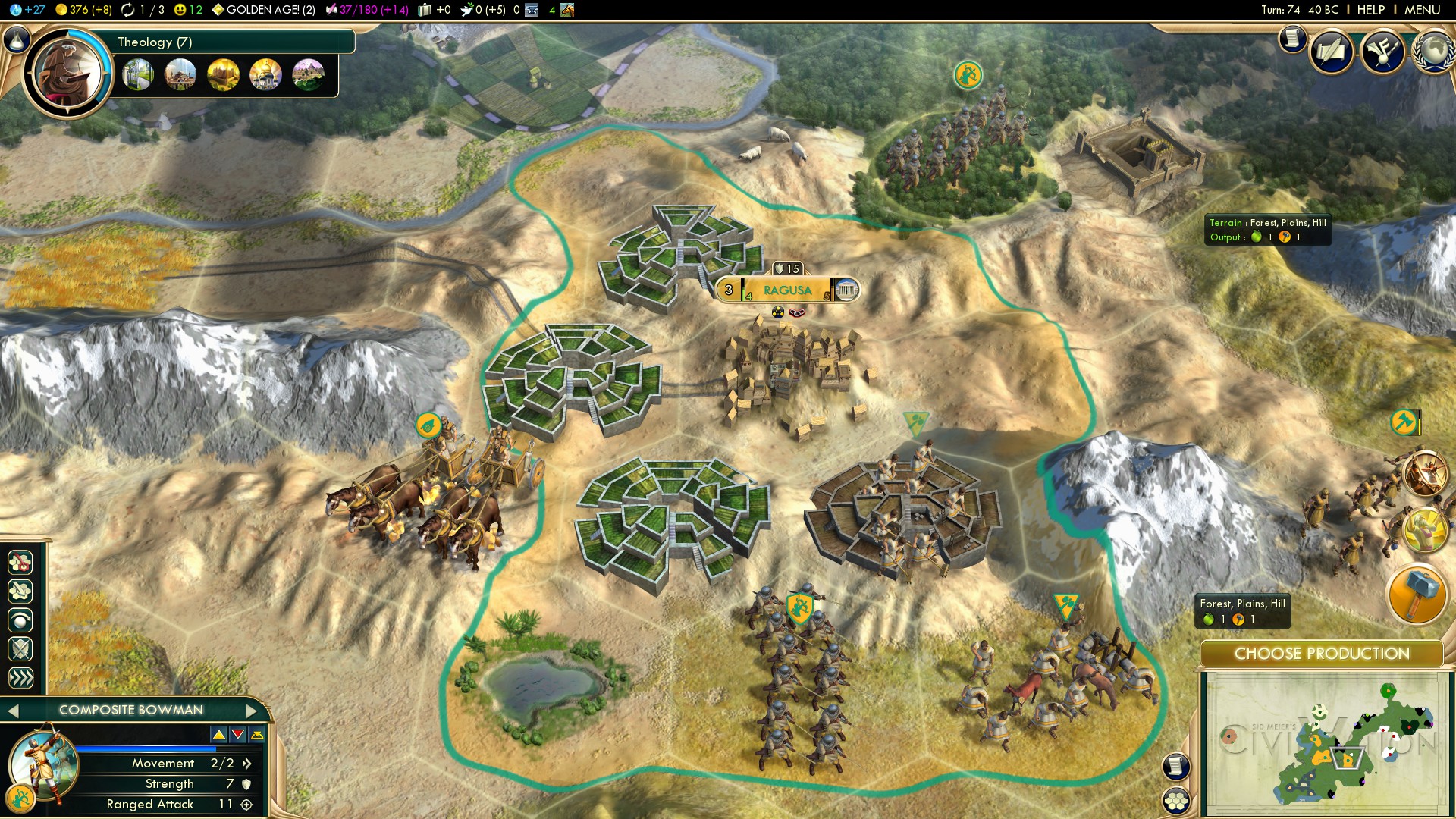Open the diplomacy overview trumpet button
The height and width of the screenshot is (819, 1456).
tap(1382, 52)
